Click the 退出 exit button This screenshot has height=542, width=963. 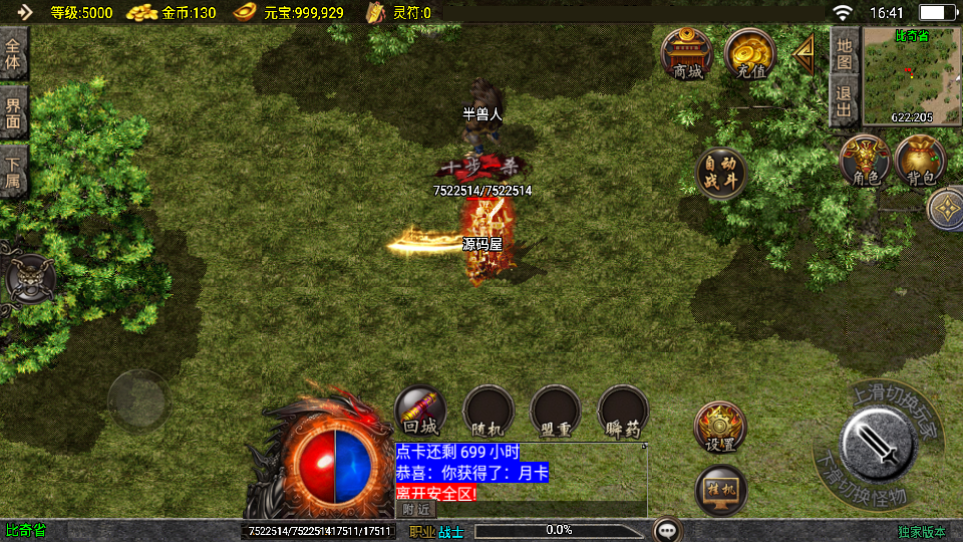[844, 102]
